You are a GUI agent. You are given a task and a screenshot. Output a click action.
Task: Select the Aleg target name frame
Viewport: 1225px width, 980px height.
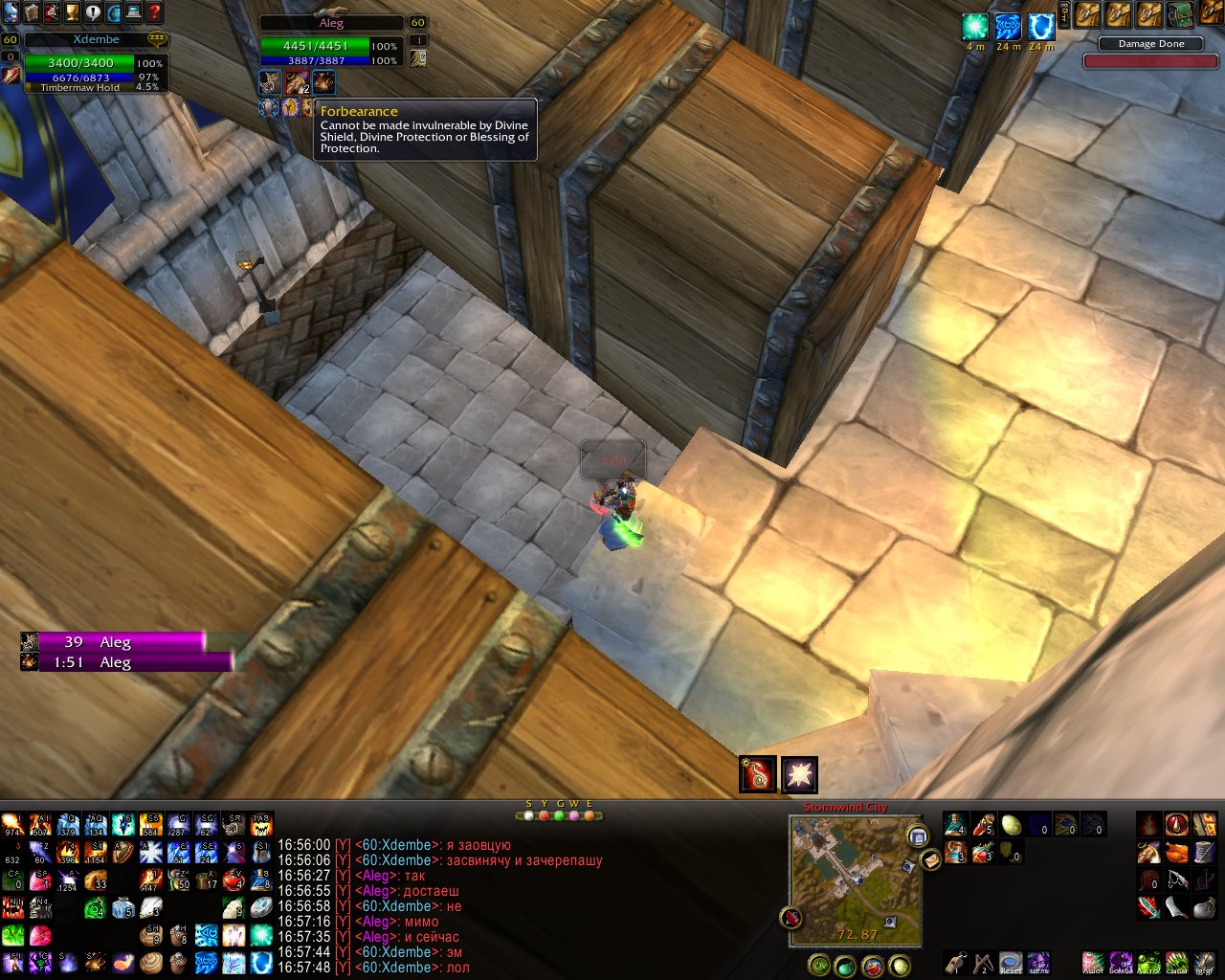(331, 23)
